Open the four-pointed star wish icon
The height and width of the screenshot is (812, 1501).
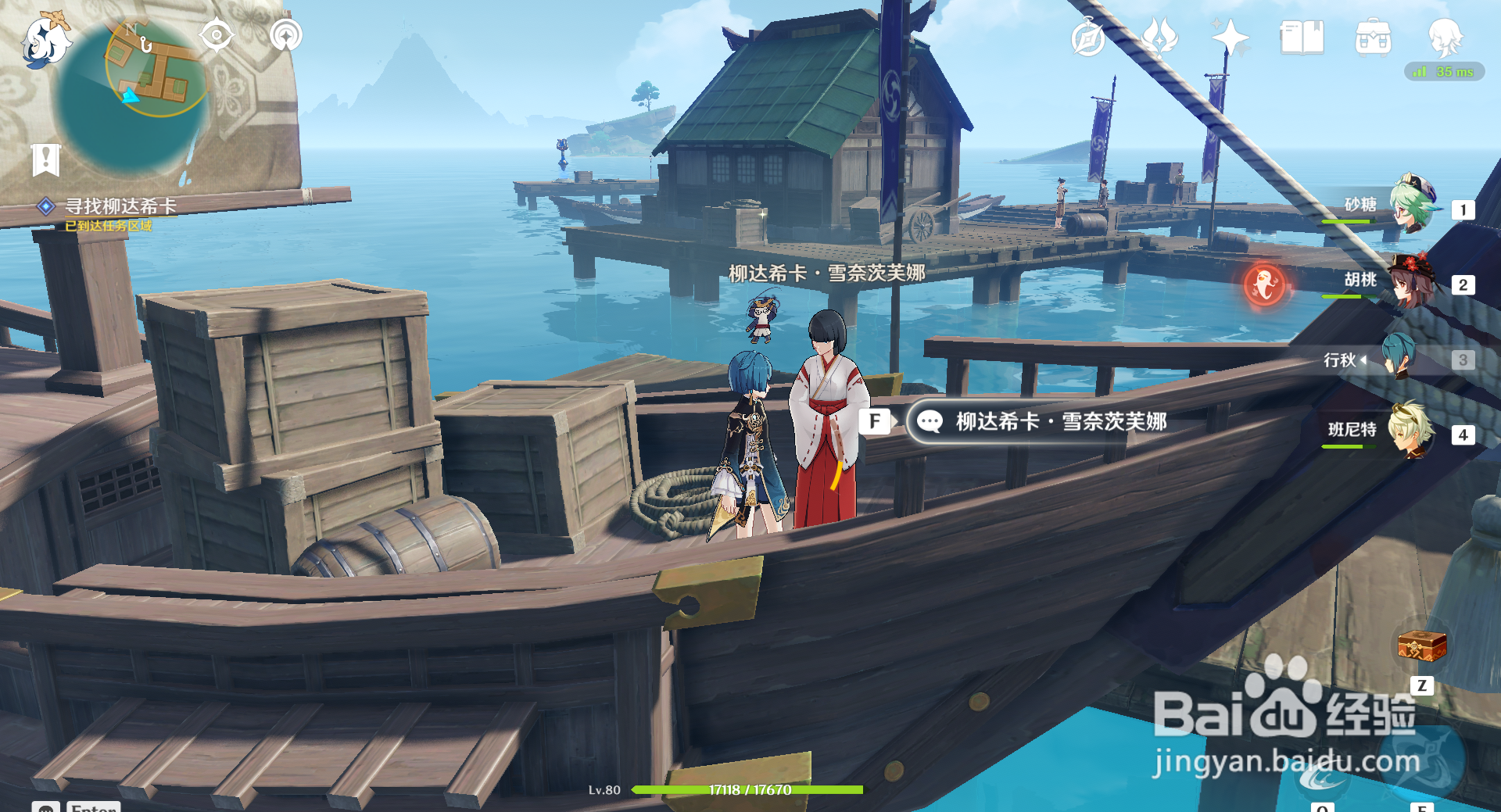[x=1229, y=37]
